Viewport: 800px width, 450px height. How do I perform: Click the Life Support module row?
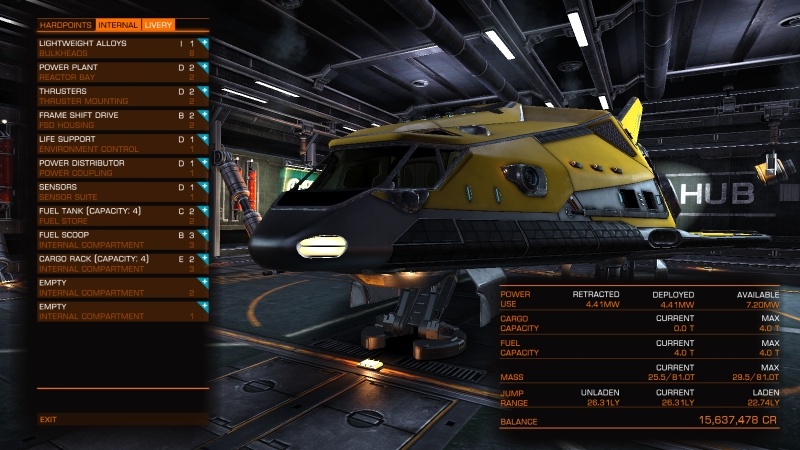(123, 144)
